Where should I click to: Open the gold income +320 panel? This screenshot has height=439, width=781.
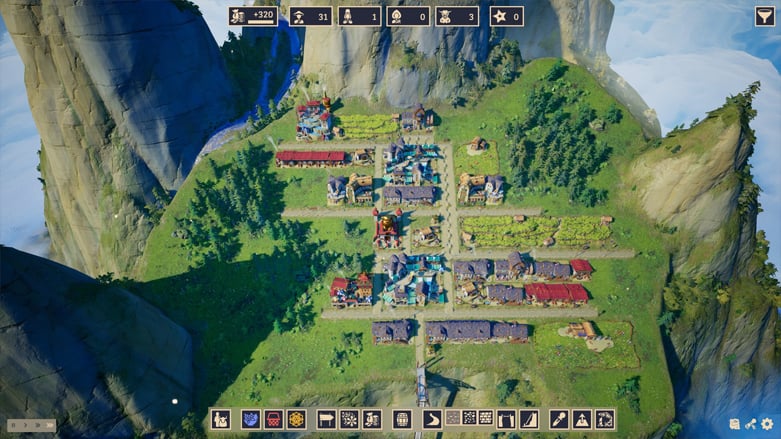pos(253,16)
